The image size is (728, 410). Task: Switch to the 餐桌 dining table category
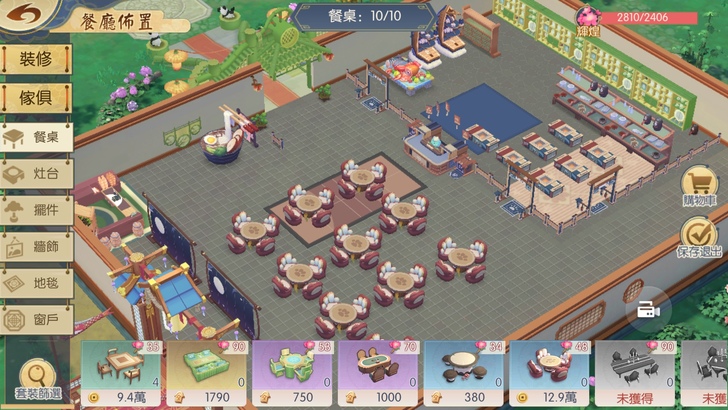(36, 136)
